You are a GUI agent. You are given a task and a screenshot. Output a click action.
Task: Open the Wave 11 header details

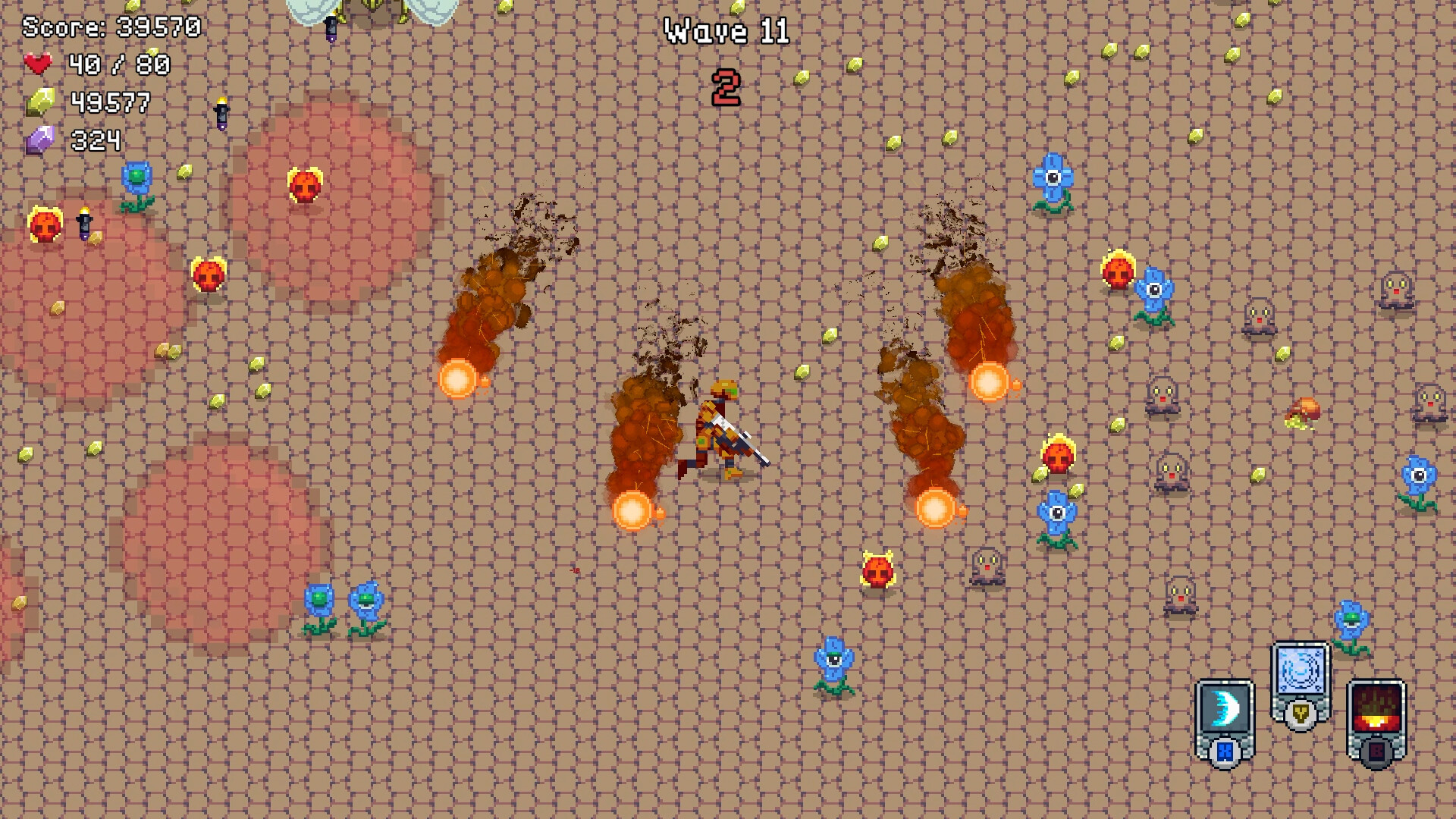pyautogui.click(x=727, y=32)
